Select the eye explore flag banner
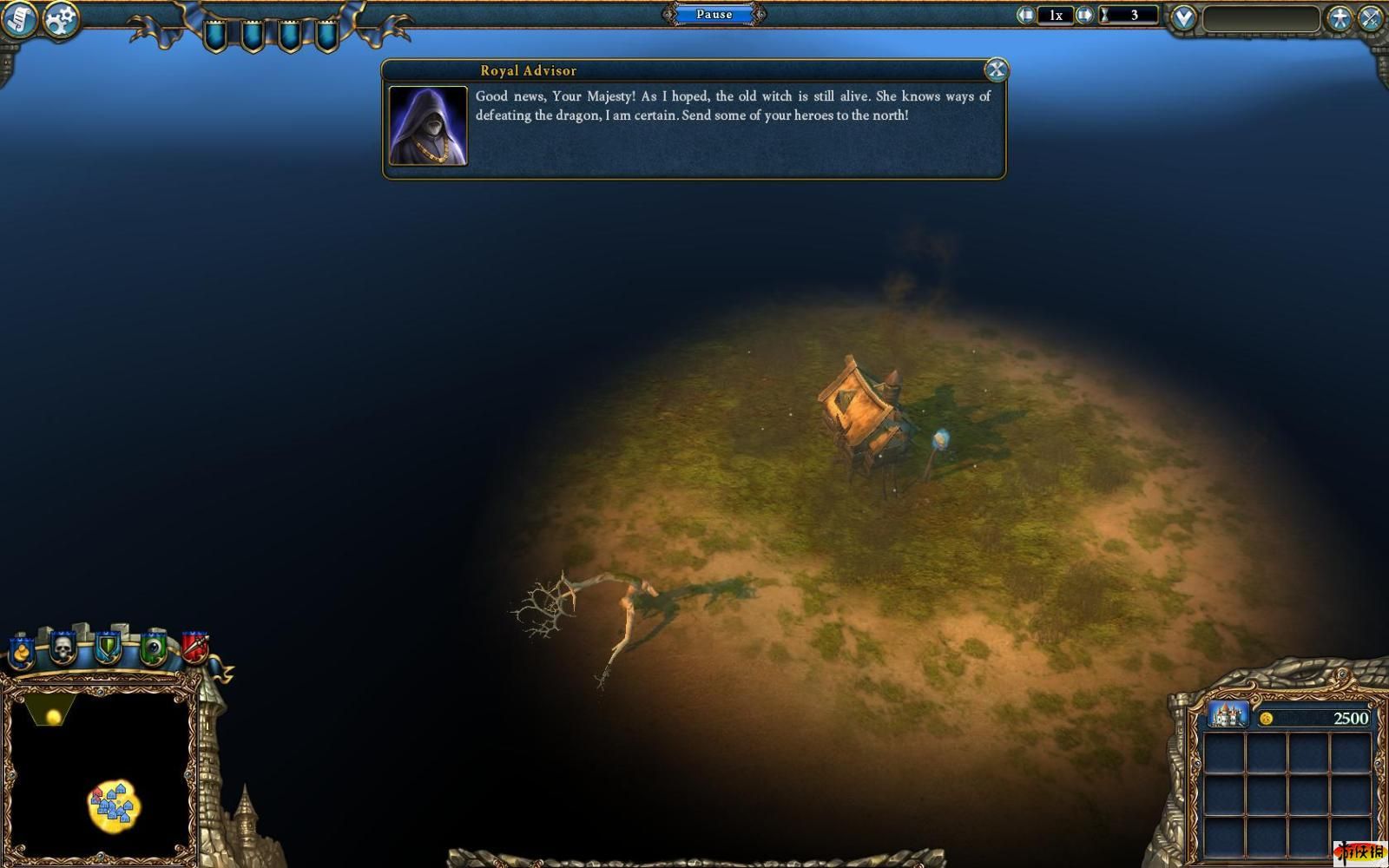 coord(154,648)
